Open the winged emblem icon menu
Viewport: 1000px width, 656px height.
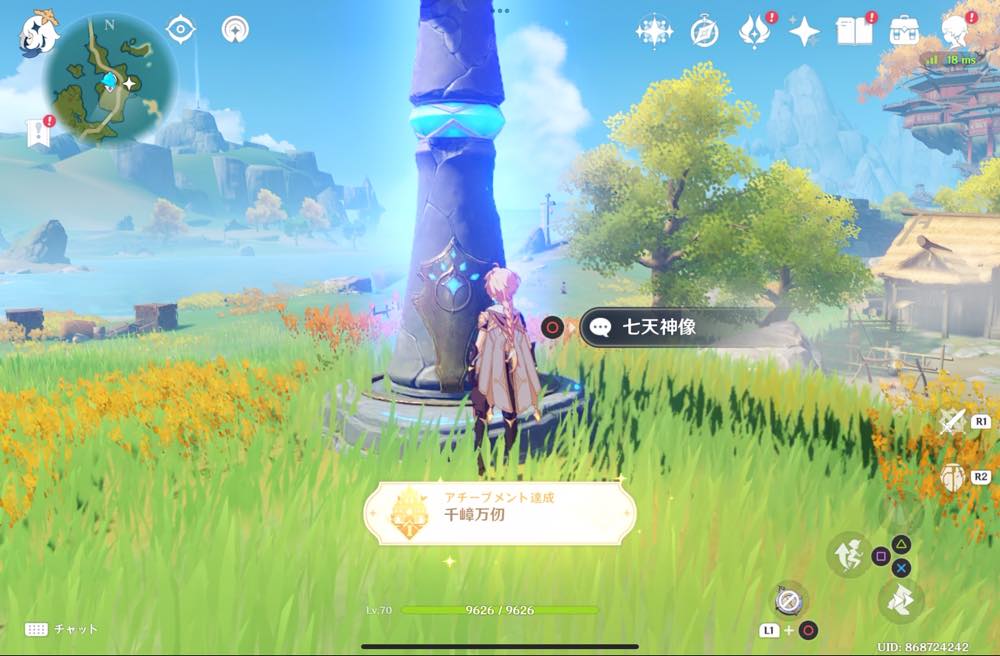[x=753, y=33]
